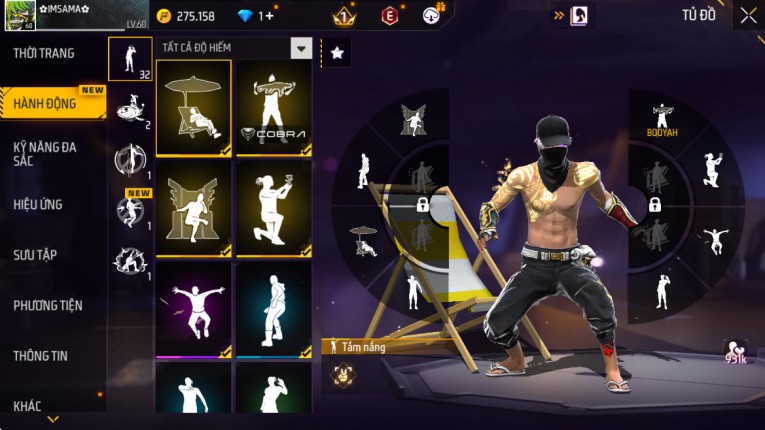Select the Booyah emote wheel slot
The image size is (765, 430).
(x=660, y=119)
